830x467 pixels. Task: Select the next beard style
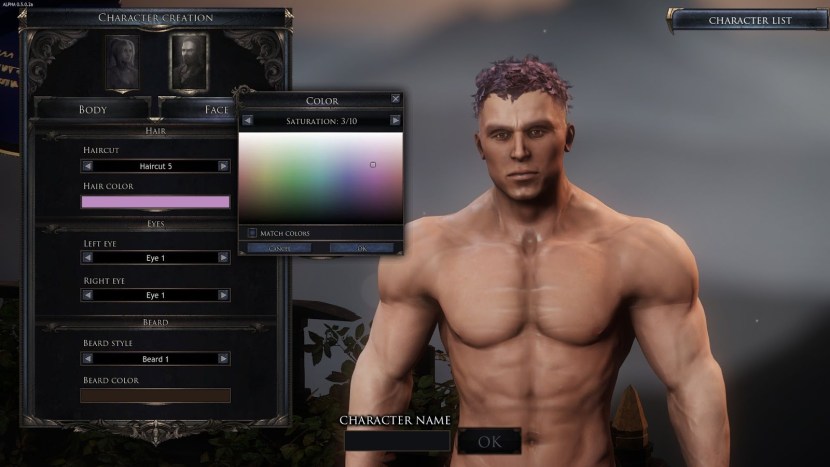tap(223, 359)
